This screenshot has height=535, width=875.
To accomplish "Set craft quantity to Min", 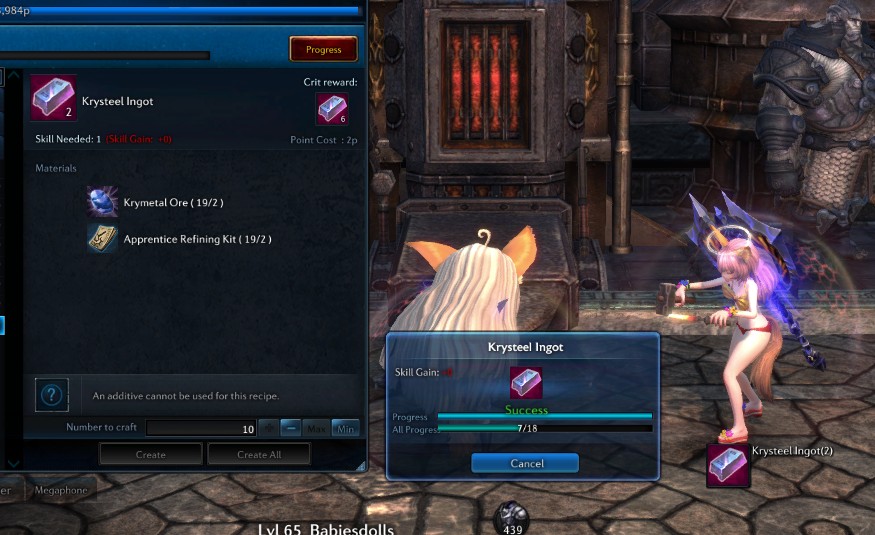I will coord(345,428).
